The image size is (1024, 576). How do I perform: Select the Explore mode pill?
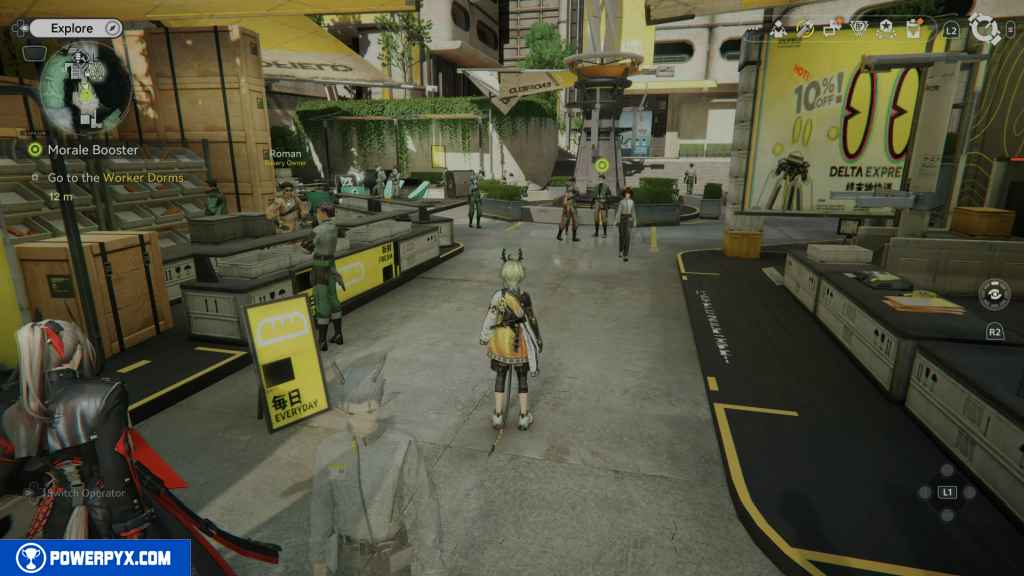(x=72, y=29)
